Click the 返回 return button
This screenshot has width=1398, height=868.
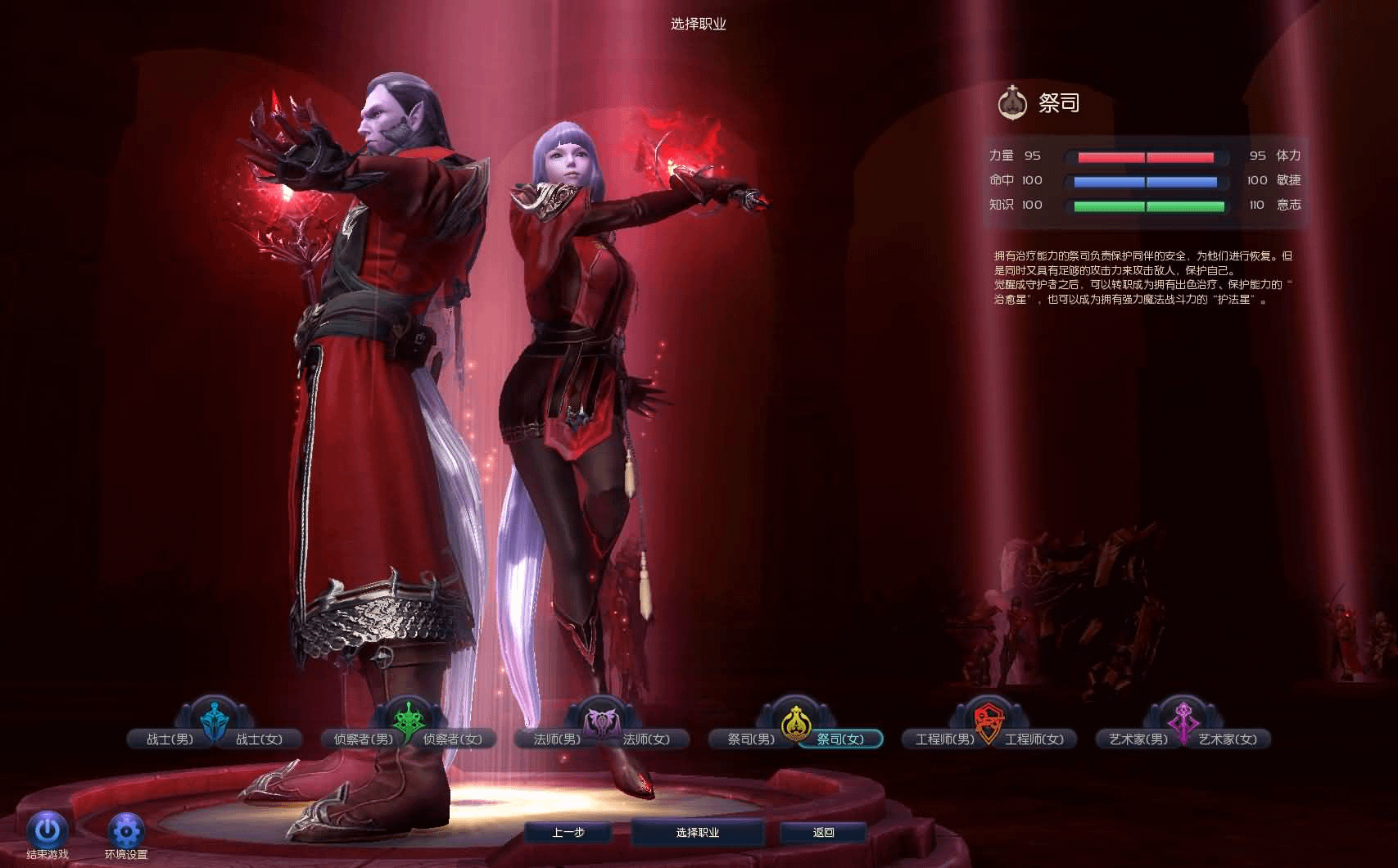[823, 833]
